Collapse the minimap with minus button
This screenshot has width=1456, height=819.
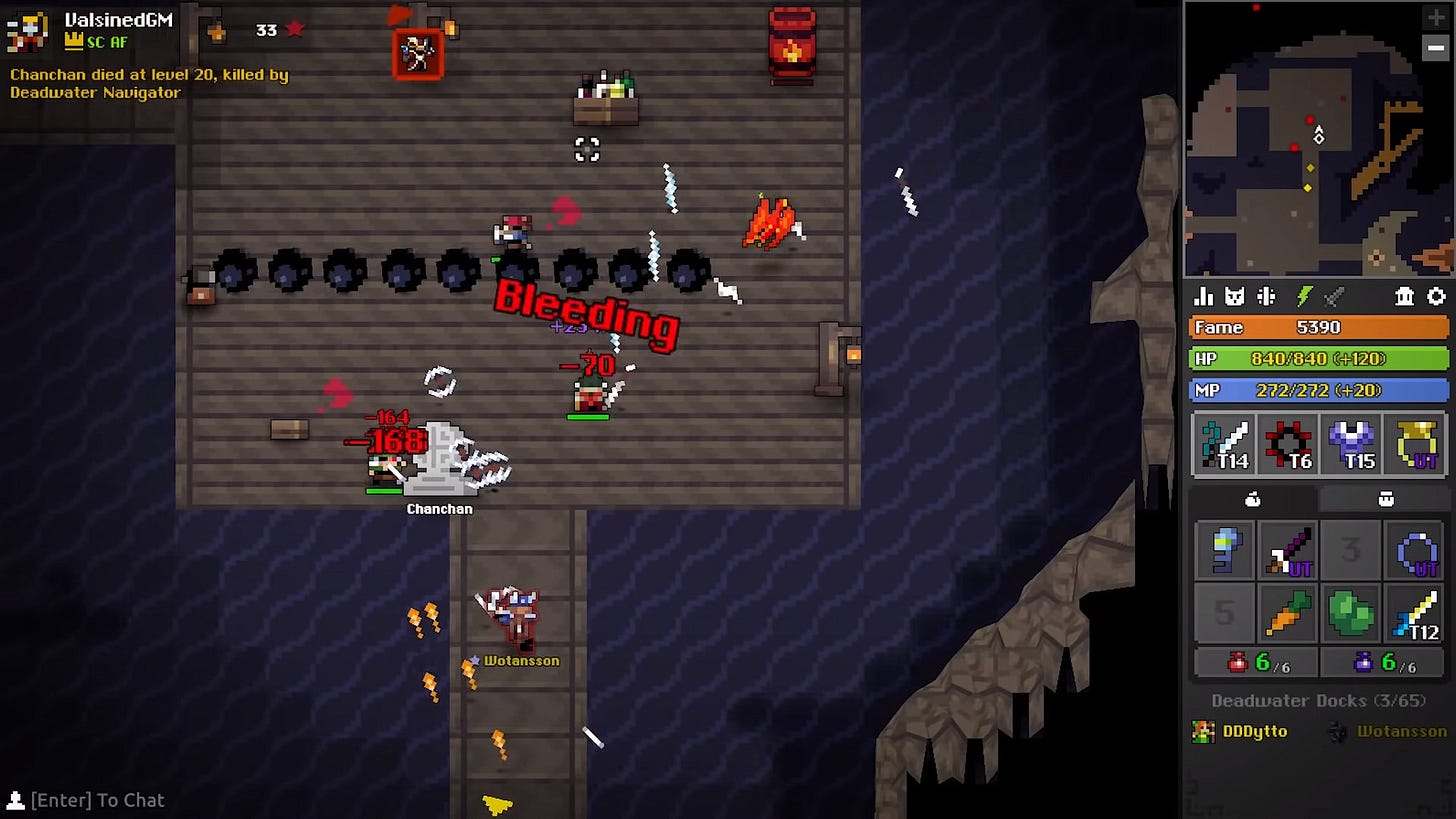click(1436, 46)
